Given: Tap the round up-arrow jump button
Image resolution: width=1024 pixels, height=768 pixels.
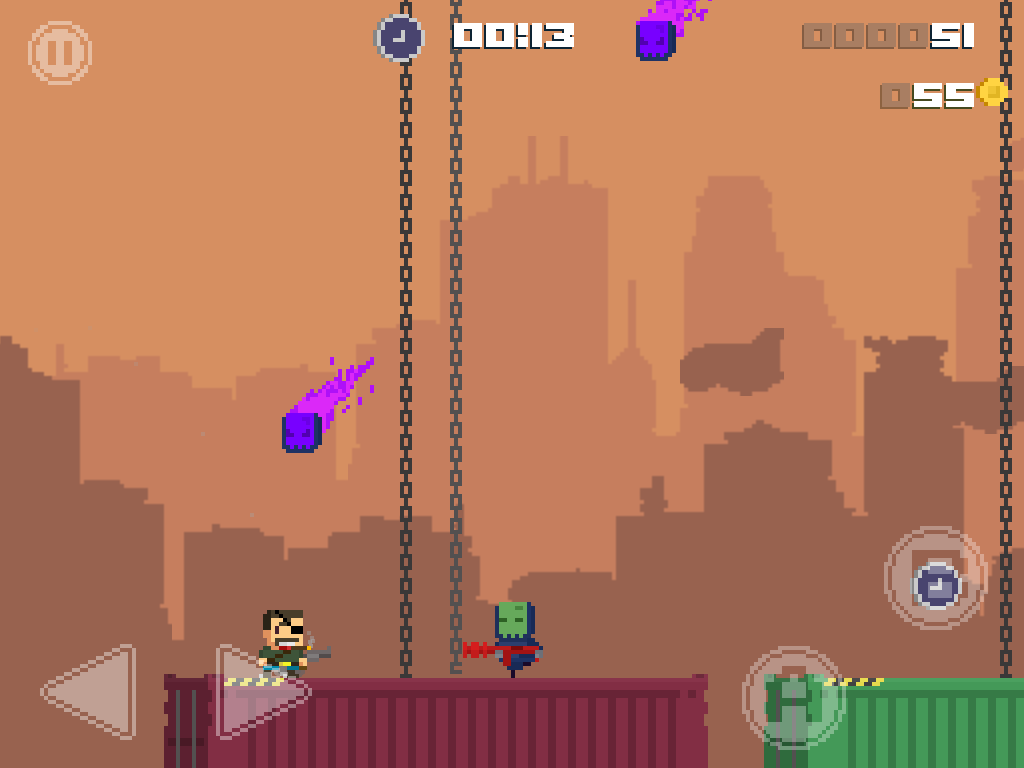Looking at the screenshot, I should [794, 698].
